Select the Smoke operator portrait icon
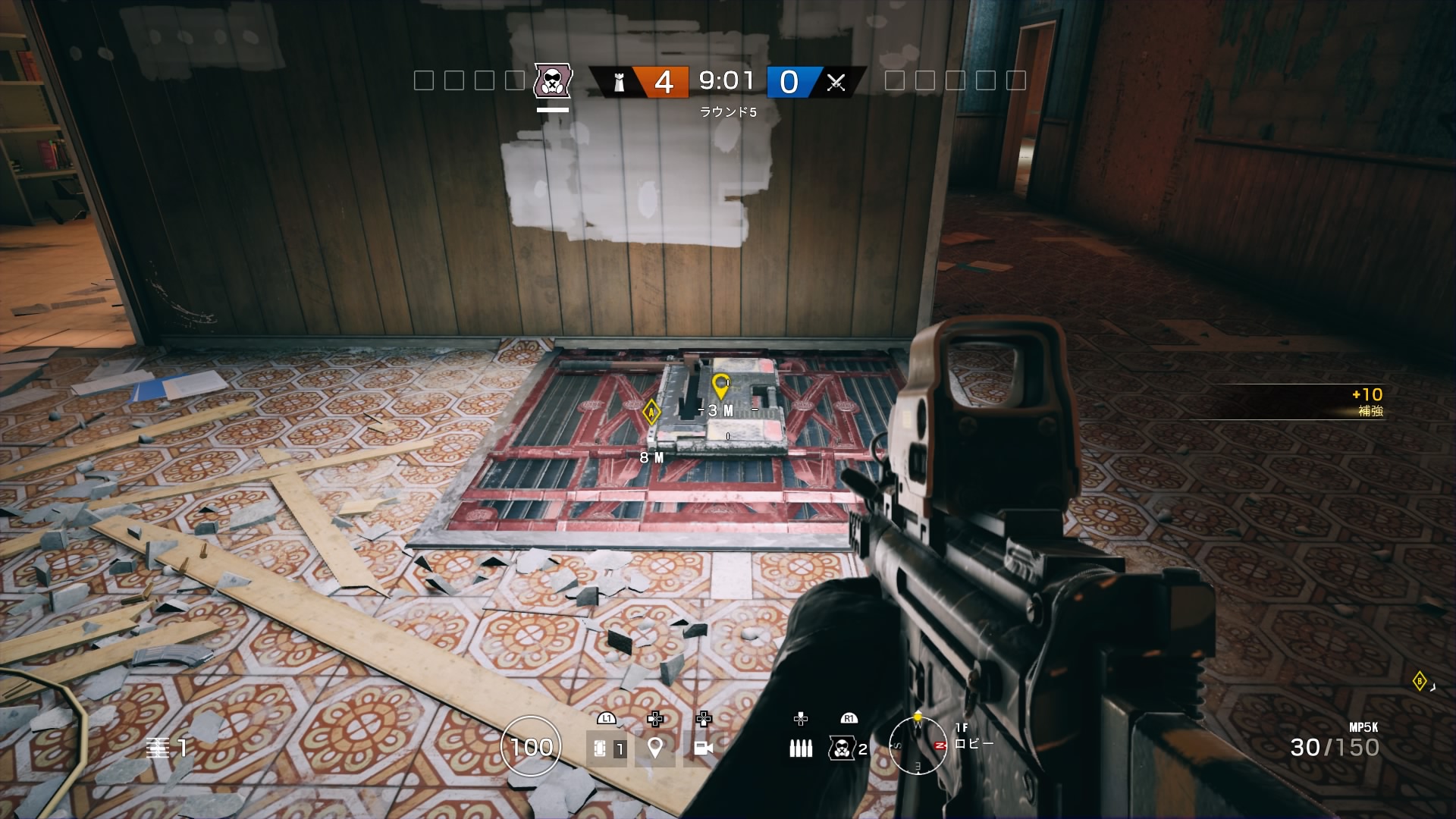Image resolution: width=1456 pixels, height=819 pixels. (x=553, y=82)
